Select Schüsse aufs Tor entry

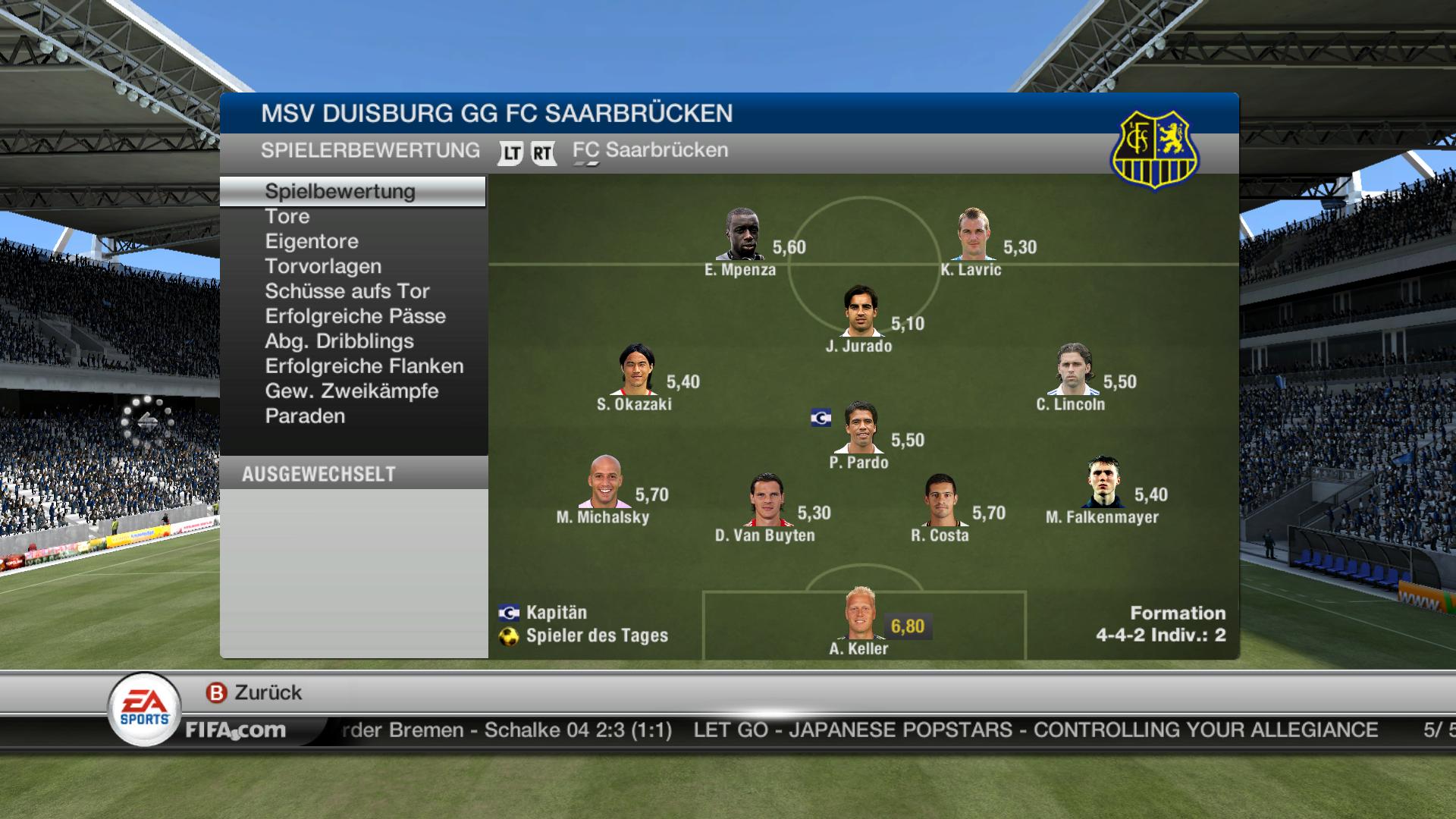pyautogui.click(x=347, y=292)
